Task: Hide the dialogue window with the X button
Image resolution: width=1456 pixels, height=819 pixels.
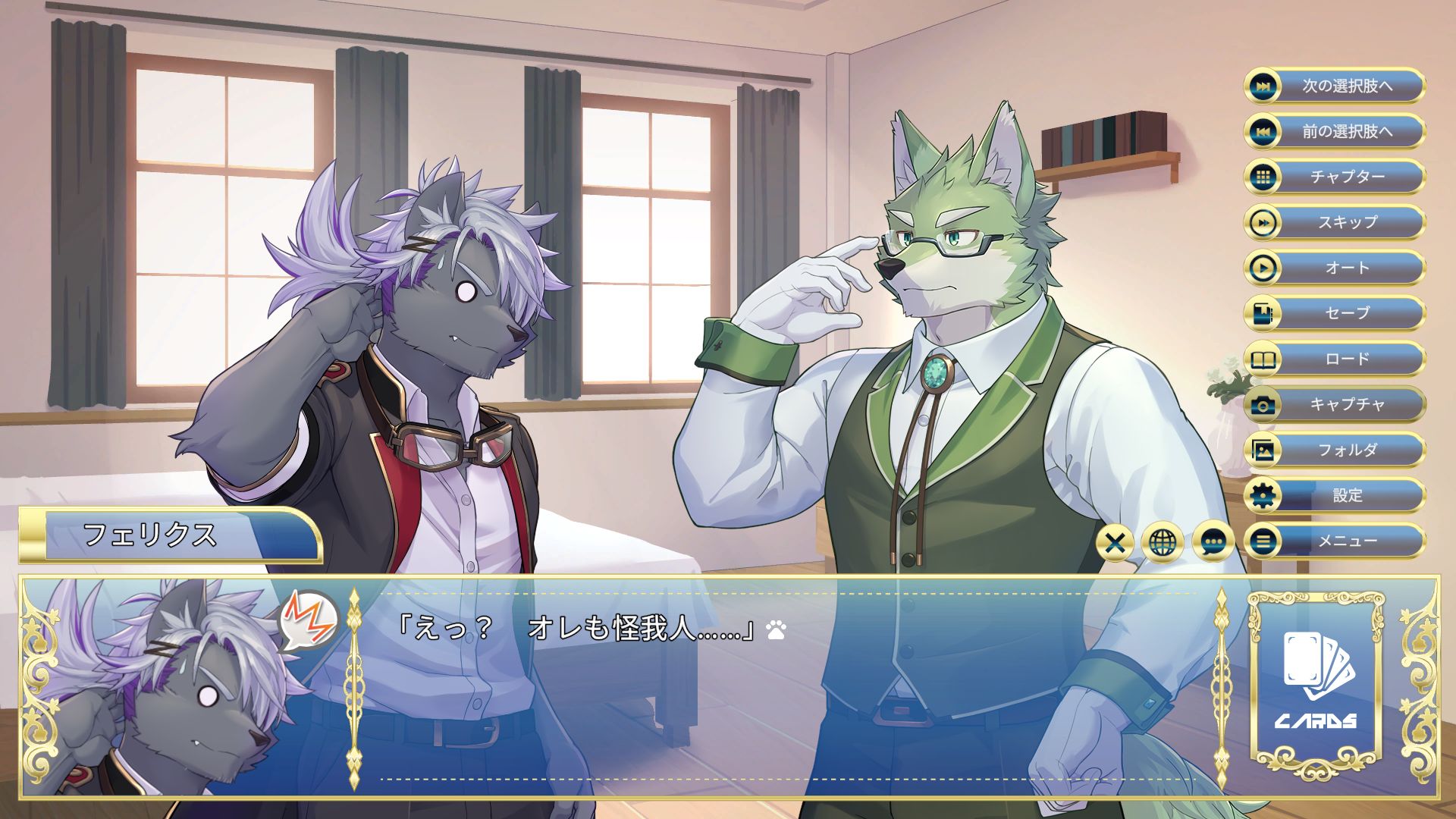Action: click(x=1115, y=542)
